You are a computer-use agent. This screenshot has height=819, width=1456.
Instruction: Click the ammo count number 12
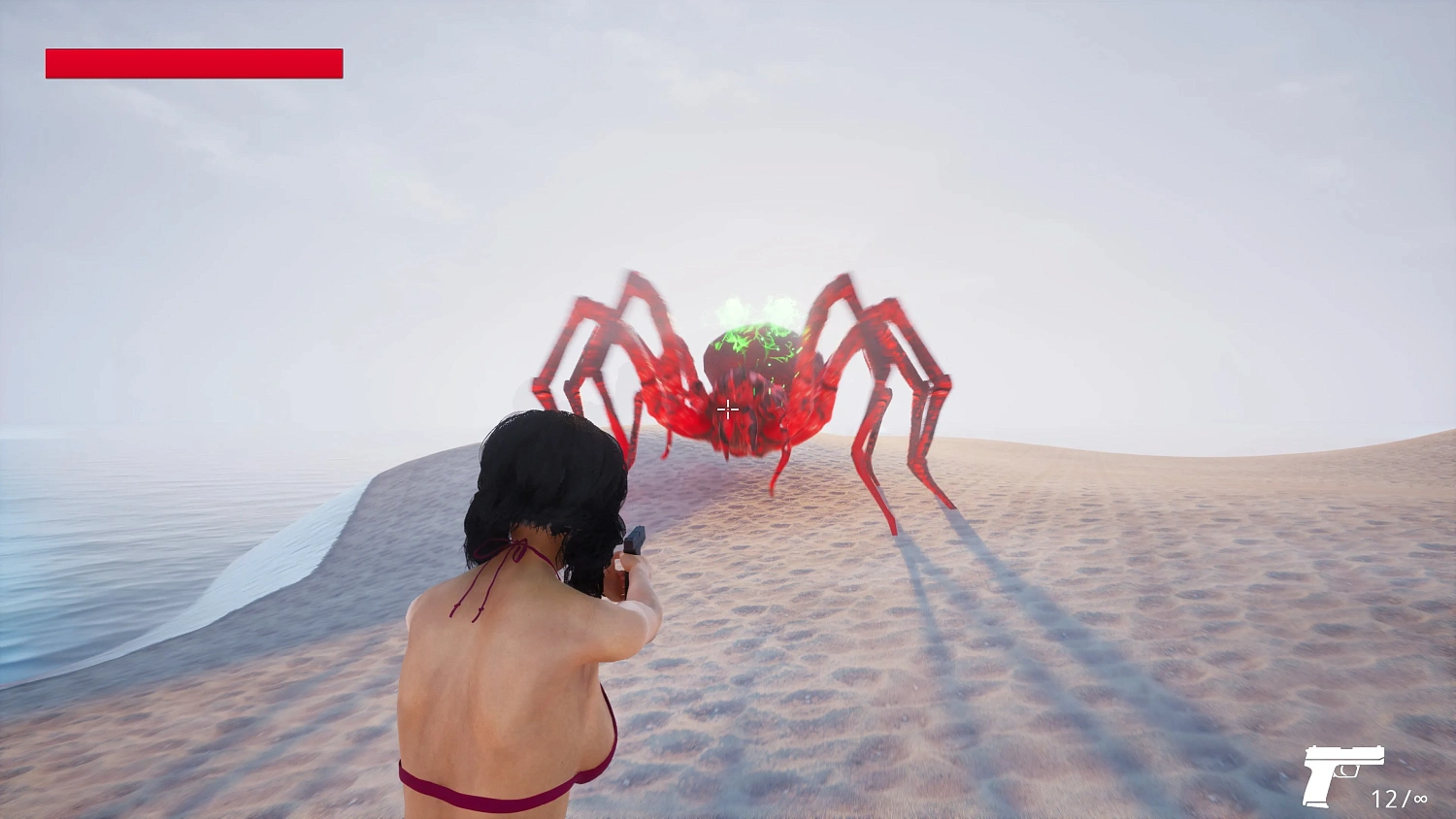1387,799
